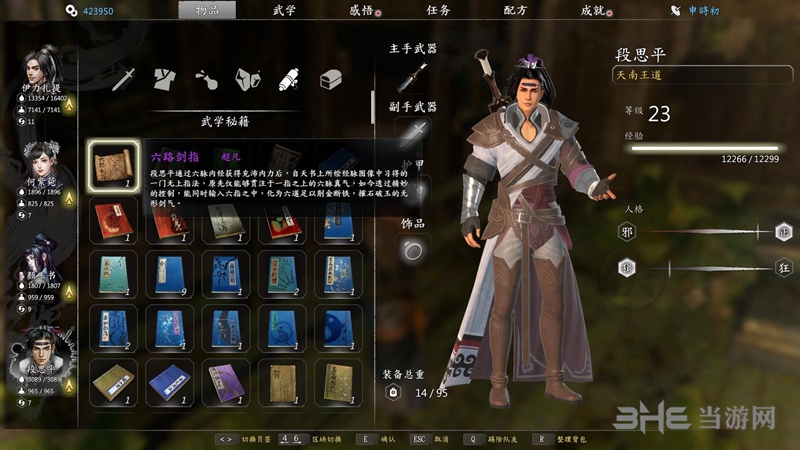Switch to the 武学 tab
The width and height of the screenshot is (800, 450).
(x=284, y=10)
